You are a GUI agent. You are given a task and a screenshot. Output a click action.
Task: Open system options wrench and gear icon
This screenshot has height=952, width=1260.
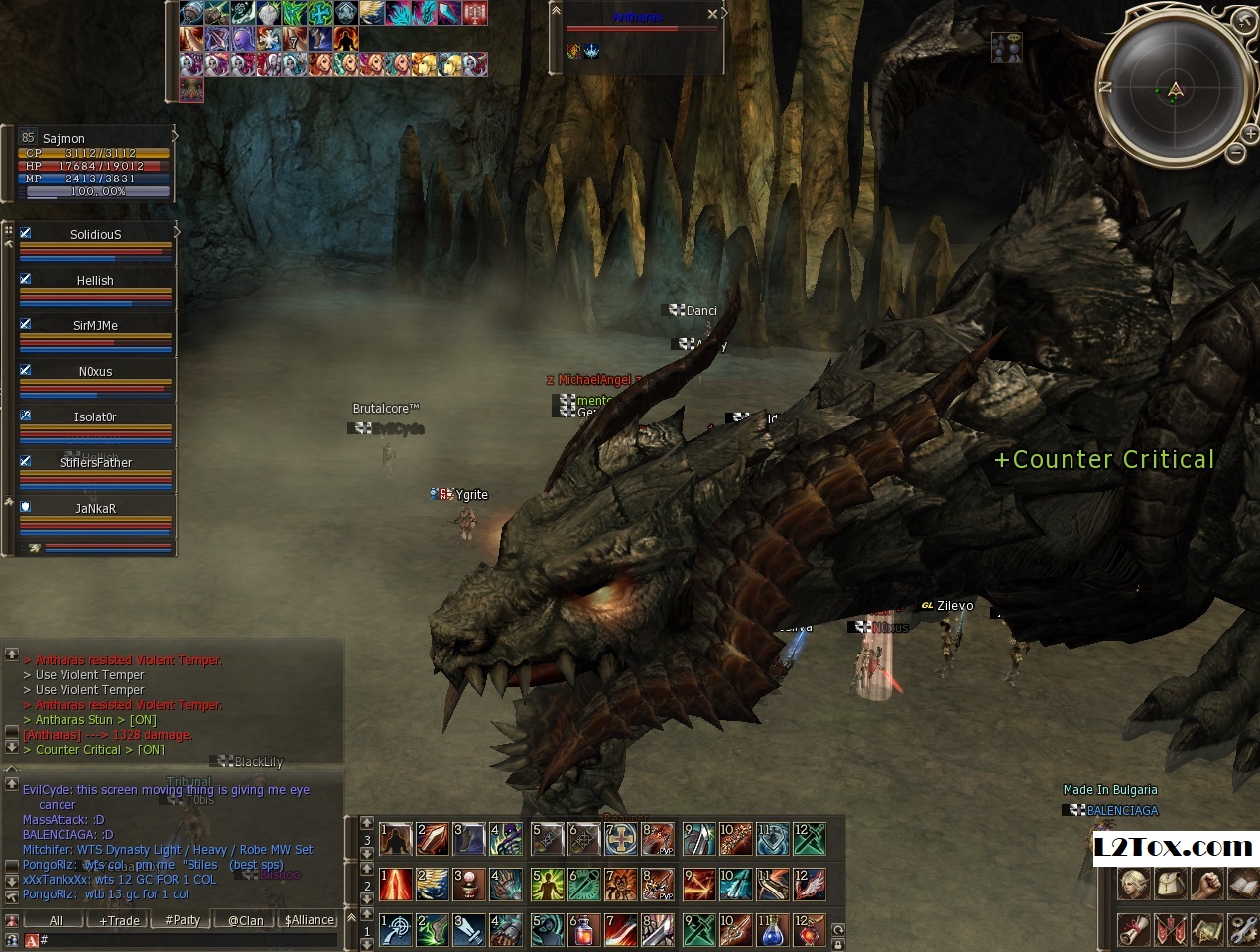click(x=1242, y=929)
